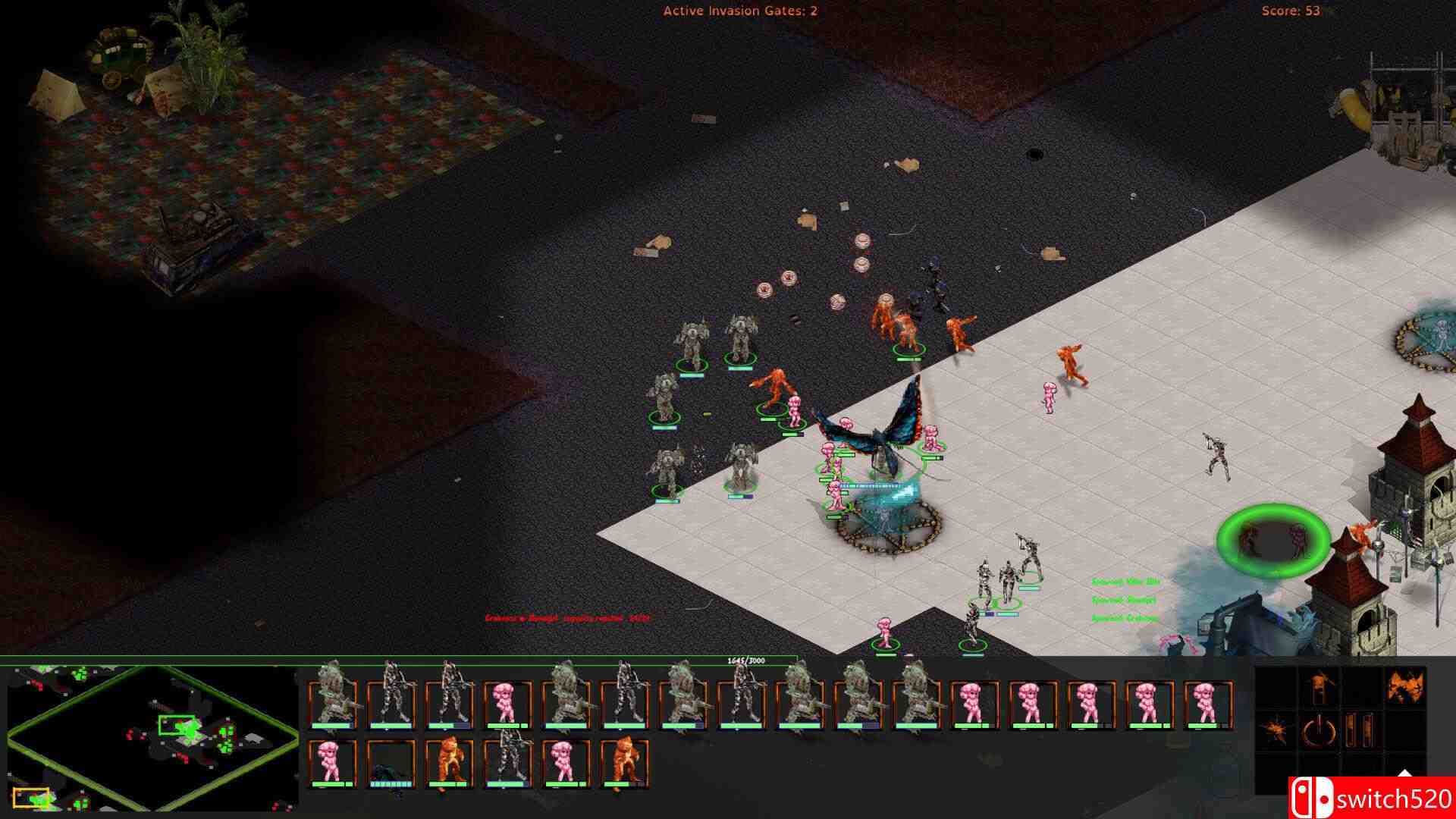Click the empty command slot below the monster face icon
Screen dimensions: 1456x819
pyautogui.click(x=1406, y=729)
